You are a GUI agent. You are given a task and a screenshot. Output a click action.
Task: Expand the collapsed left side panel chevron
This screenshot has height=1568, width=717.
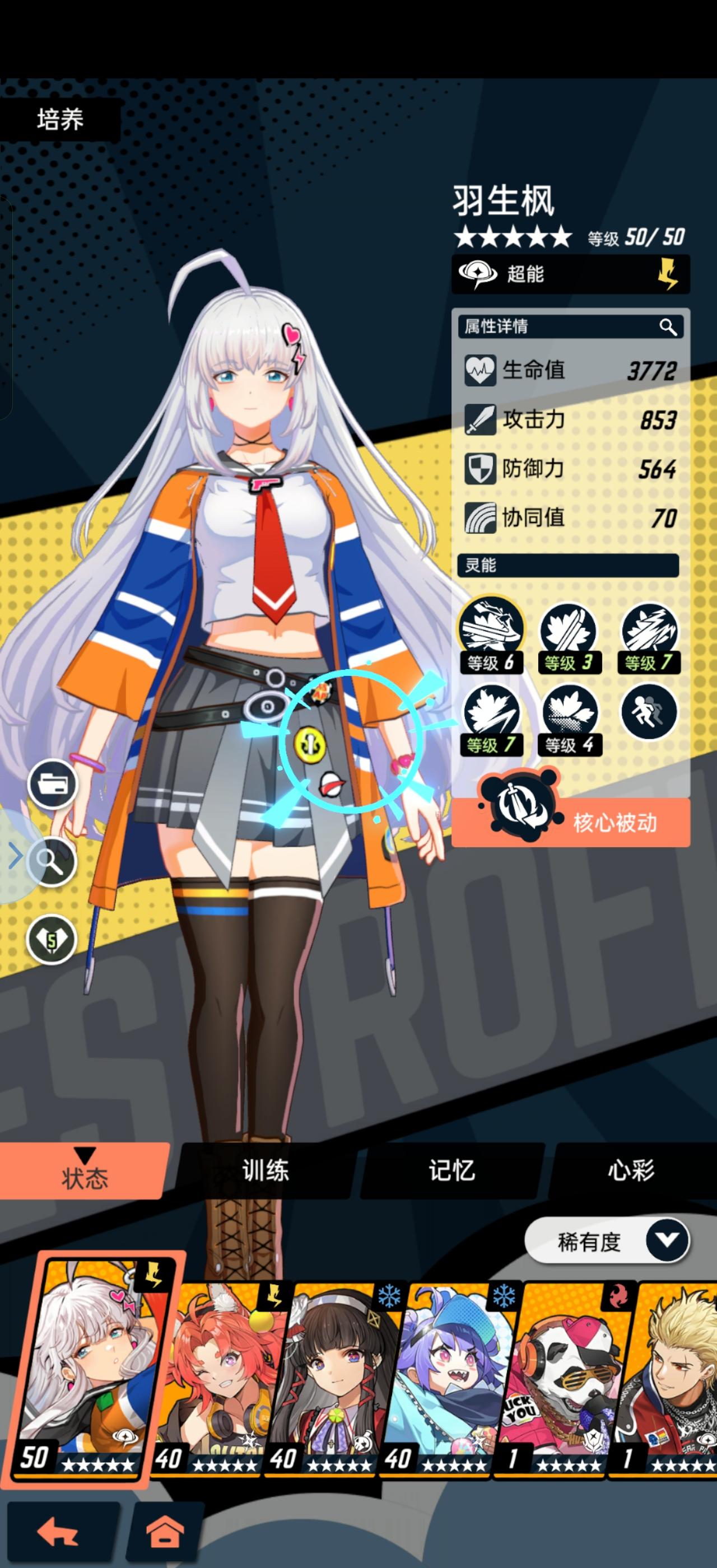[x=16, y=856]
